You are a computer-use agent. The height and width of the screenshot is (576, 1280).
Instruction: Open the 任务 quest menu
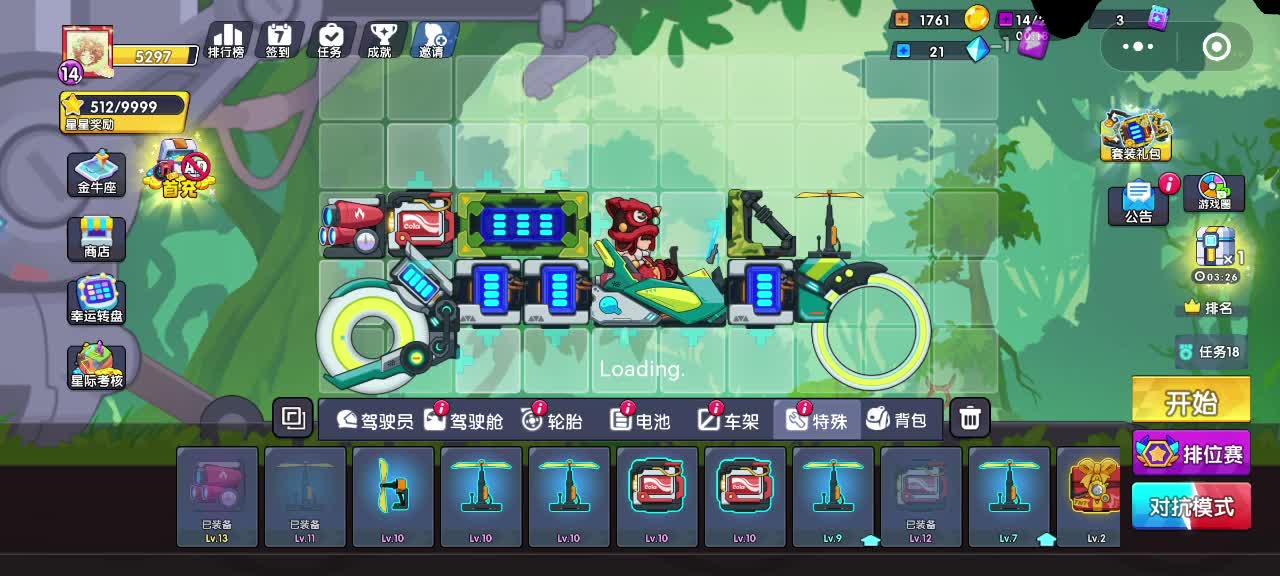[x=330, y=41]
